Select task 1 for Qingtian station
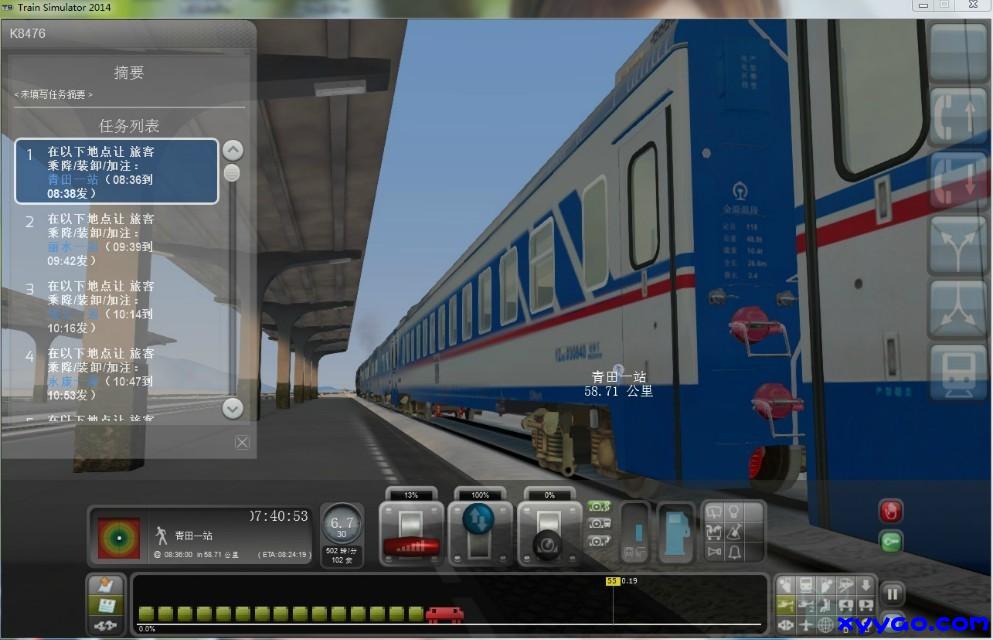The width and height of the screenshot is (993, 640). click(x=116, y=171)
